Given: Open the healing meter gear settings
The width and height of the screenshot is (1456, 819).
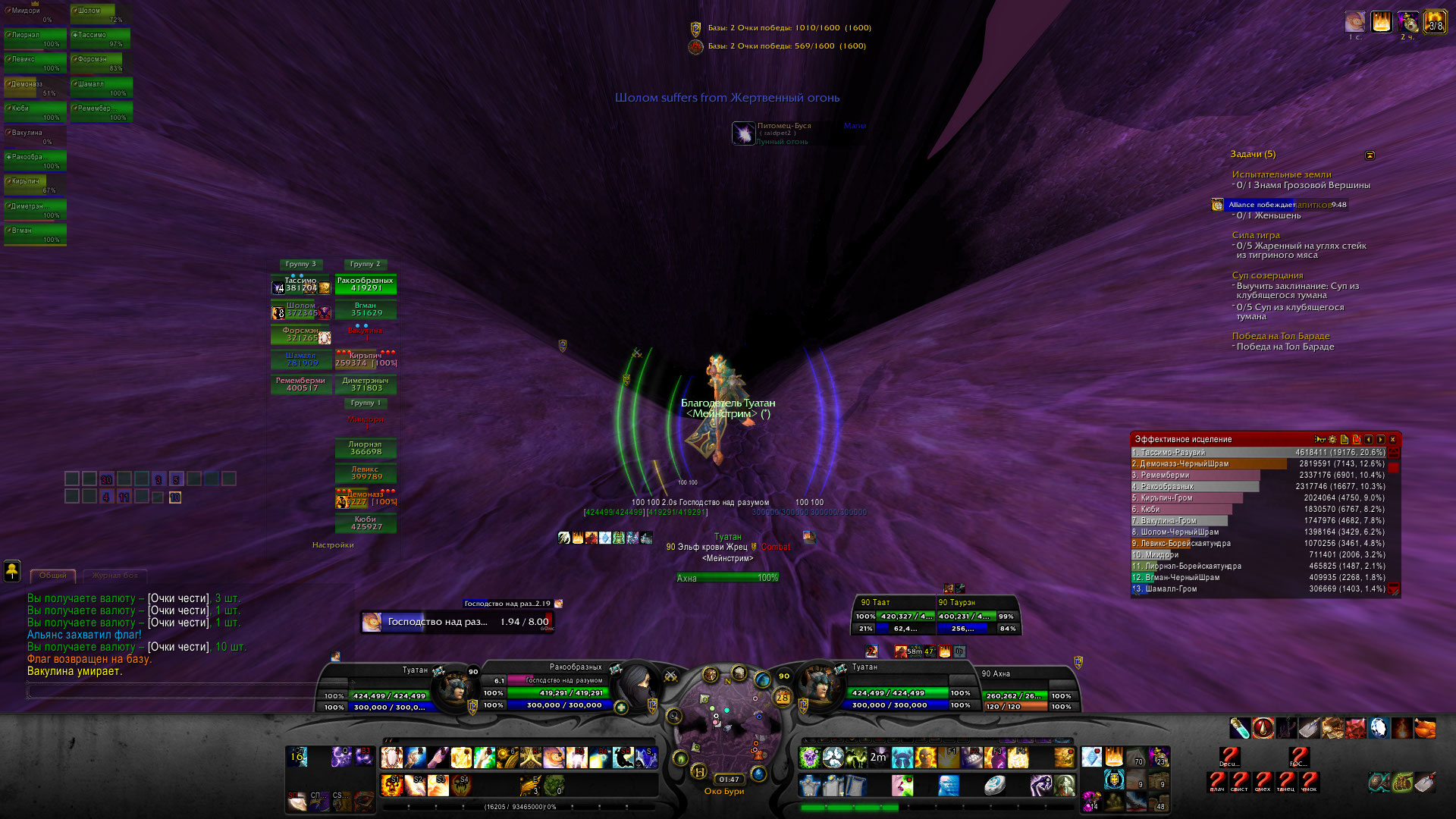Looking at the screenshot, I should 1332,440.
